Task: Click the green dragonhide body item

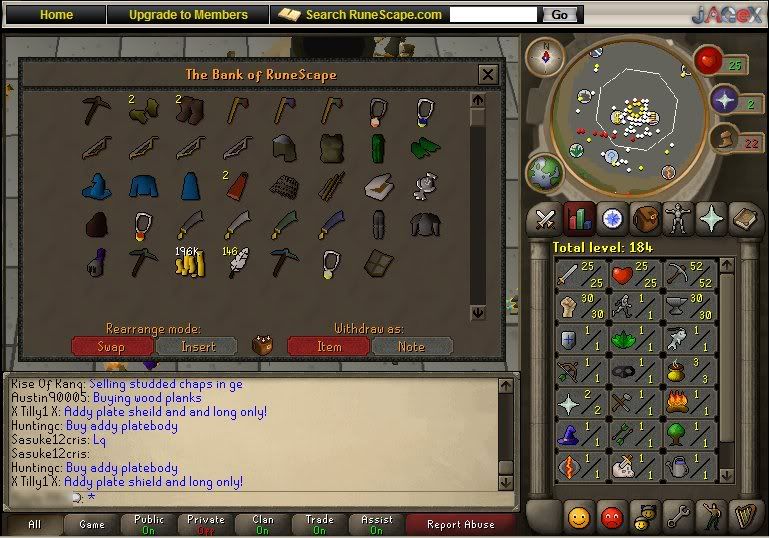Action: 425,148
